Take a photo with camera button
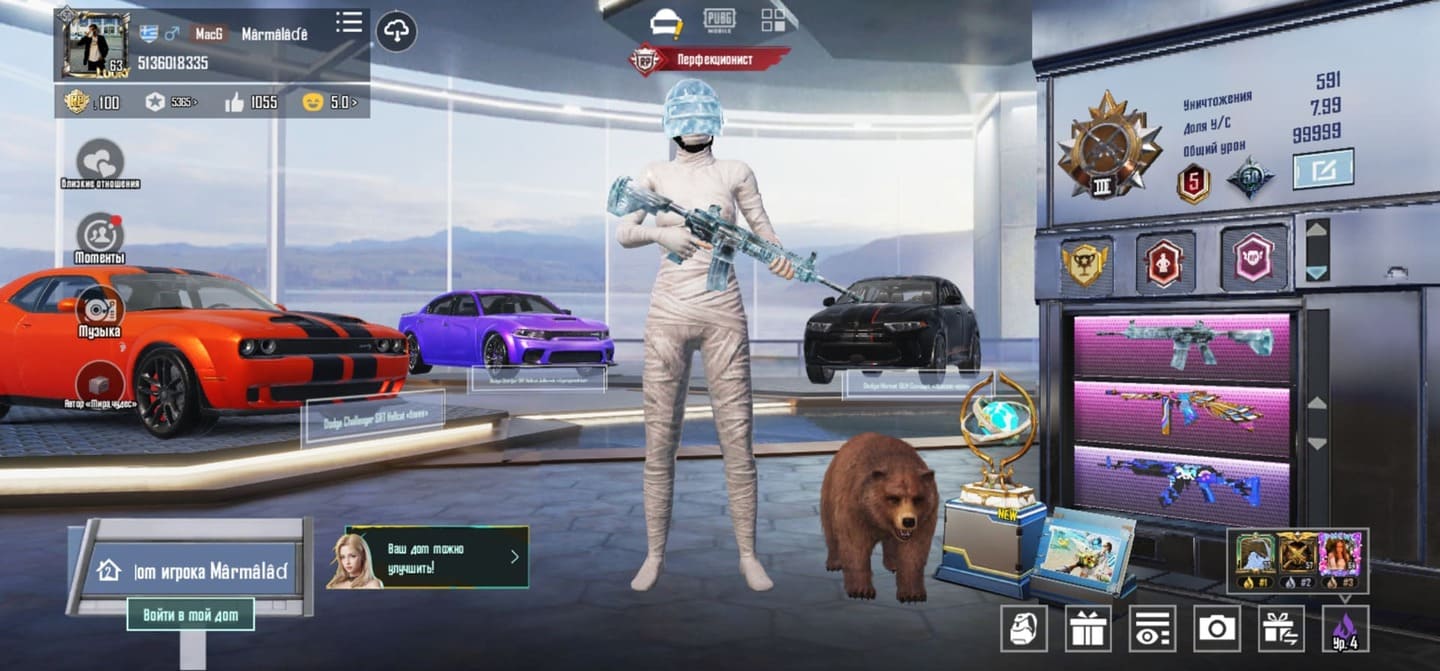 [x=1216, y=628]
